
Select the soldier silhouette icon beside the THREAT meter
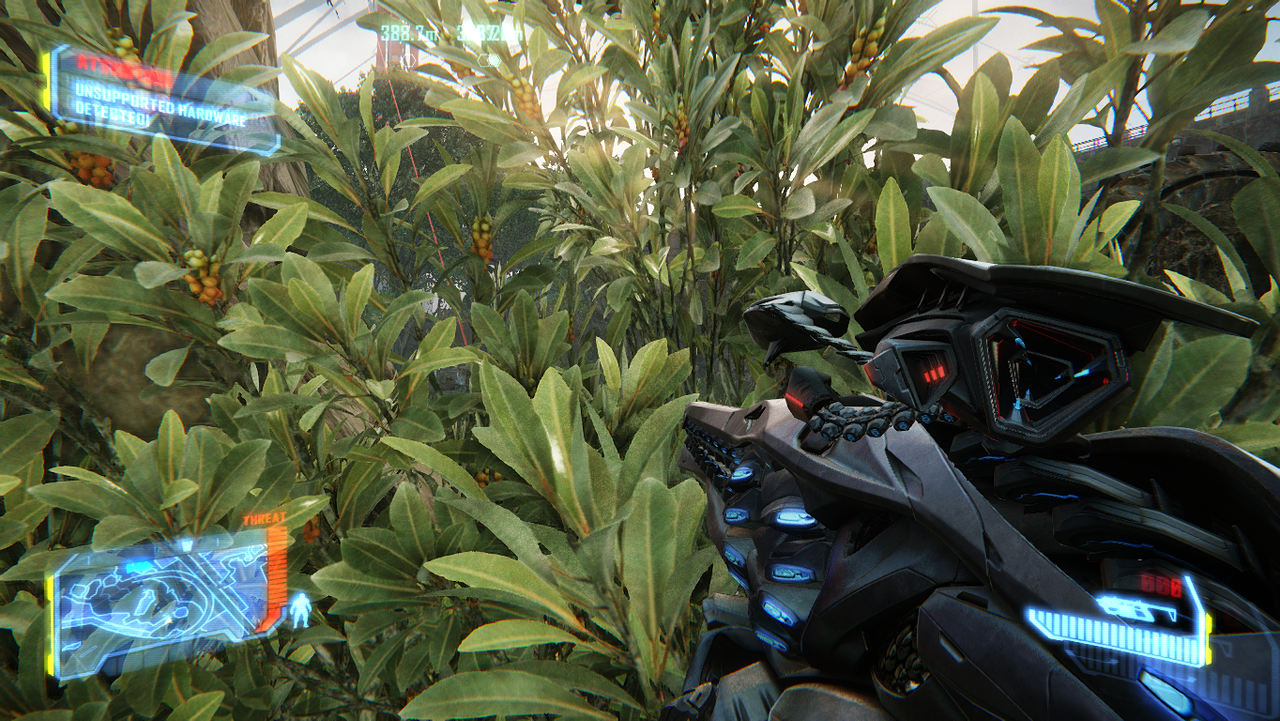click(300, 609)
